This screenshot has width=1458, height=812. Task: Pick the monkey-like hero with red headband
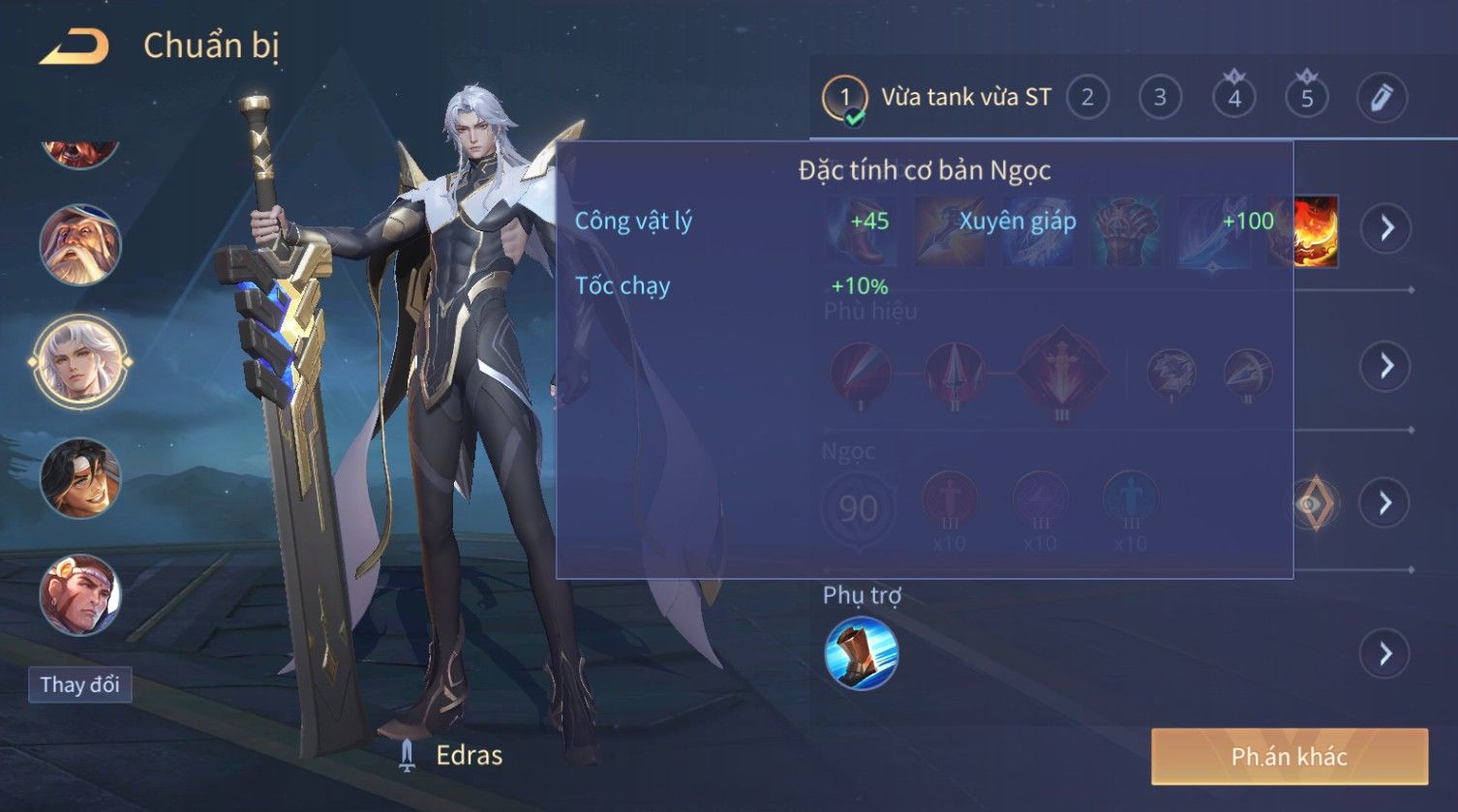(x=80, y=594)
